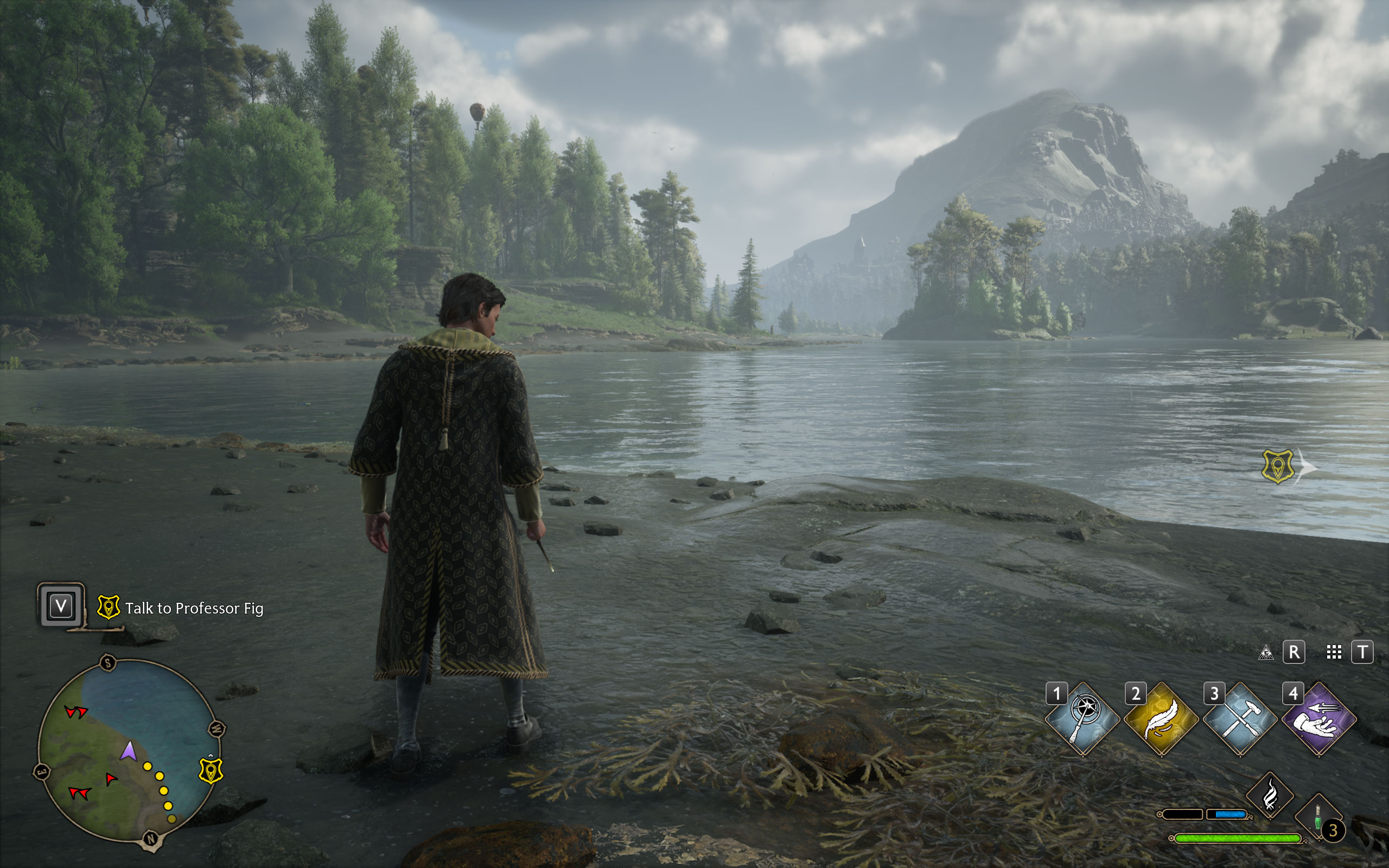
Task: Activate the purple Accio hand spell
Action: [x=1318, y=719]
